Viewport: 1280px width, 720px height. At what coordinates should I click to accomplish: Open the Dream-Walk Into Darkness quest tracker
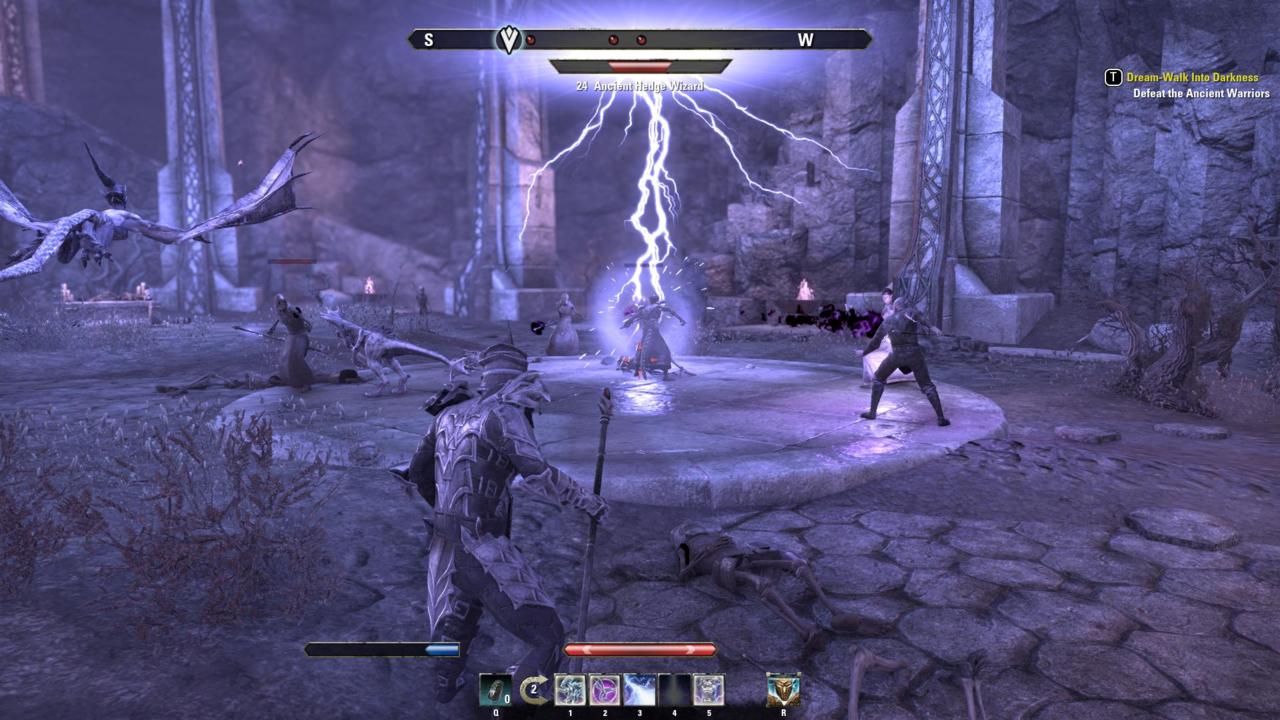pyautogui.click(x=1192, y=77)
